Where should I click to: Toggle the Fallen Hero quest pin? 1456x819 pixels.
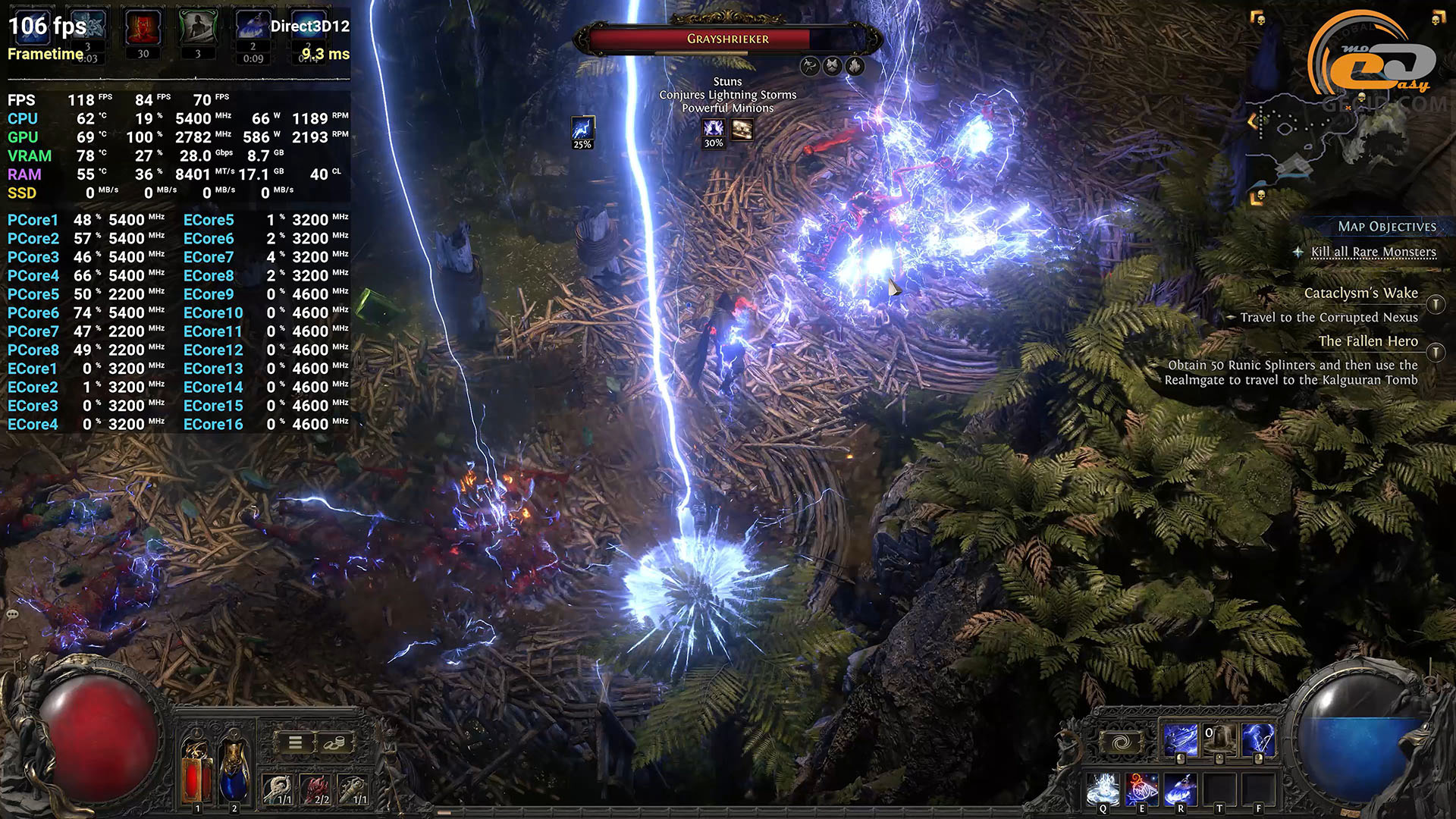[1435, 352]
